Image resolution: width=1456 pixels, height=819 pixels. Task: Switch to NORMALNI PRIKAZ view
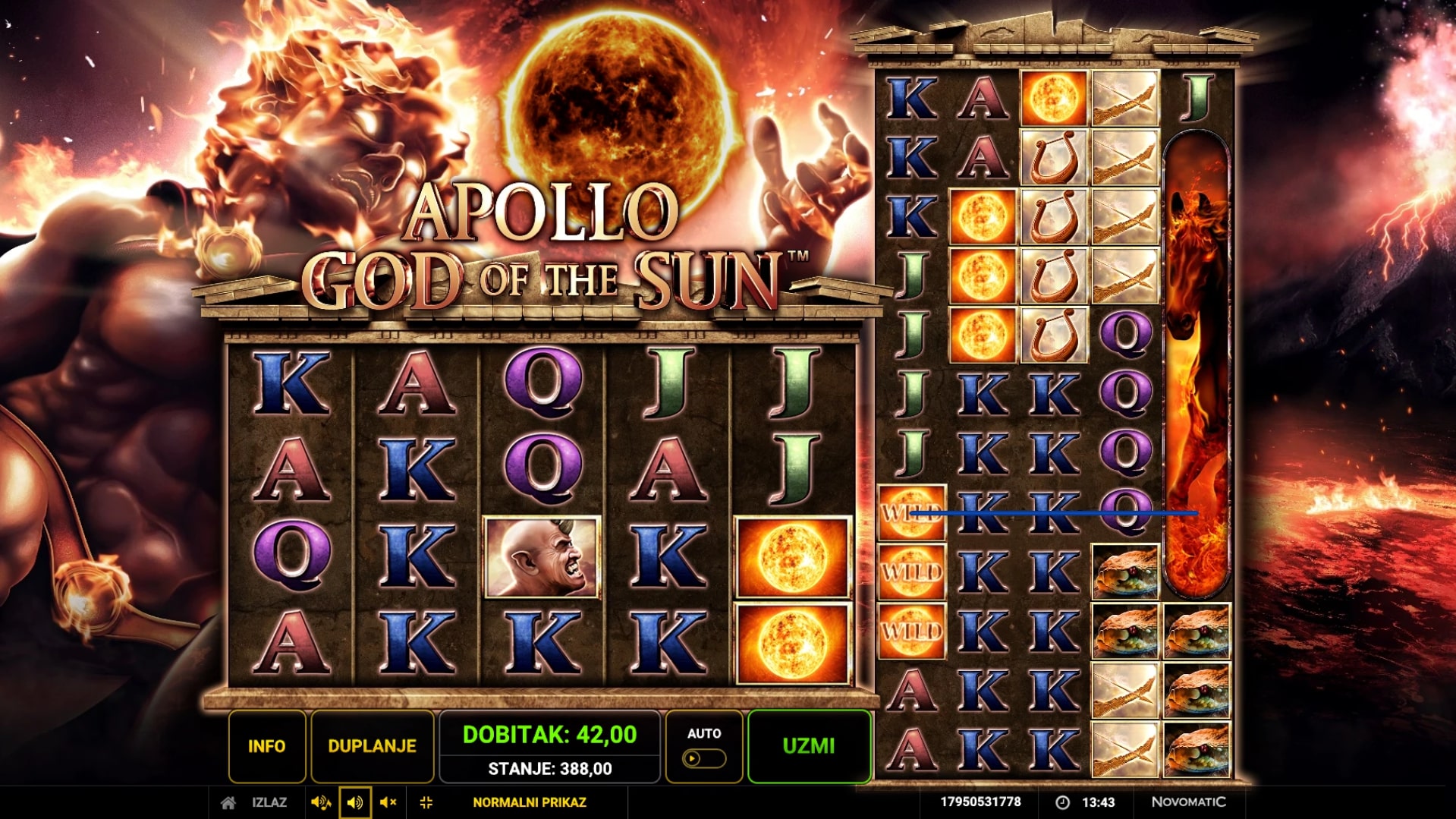529,802
